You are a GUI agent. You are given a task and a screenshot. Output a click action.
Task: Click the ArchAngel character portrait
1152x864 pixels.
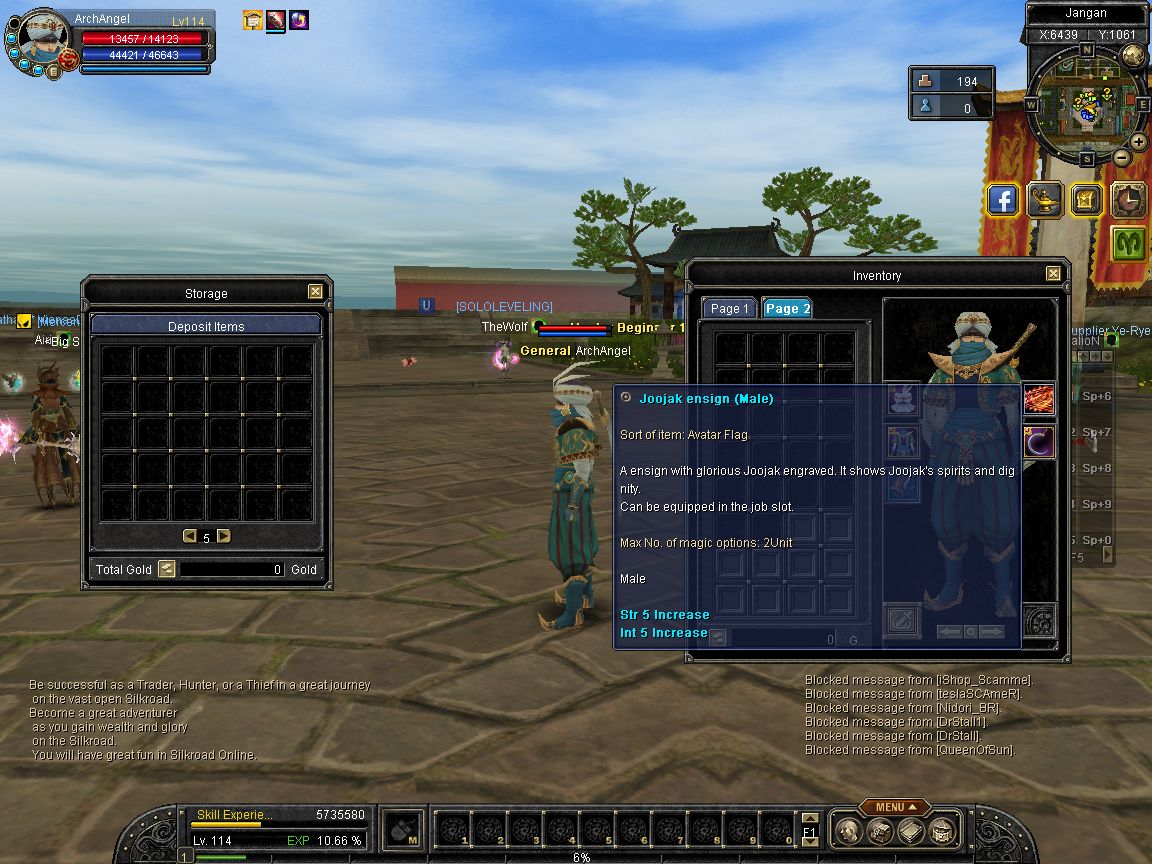click(42, 42)
